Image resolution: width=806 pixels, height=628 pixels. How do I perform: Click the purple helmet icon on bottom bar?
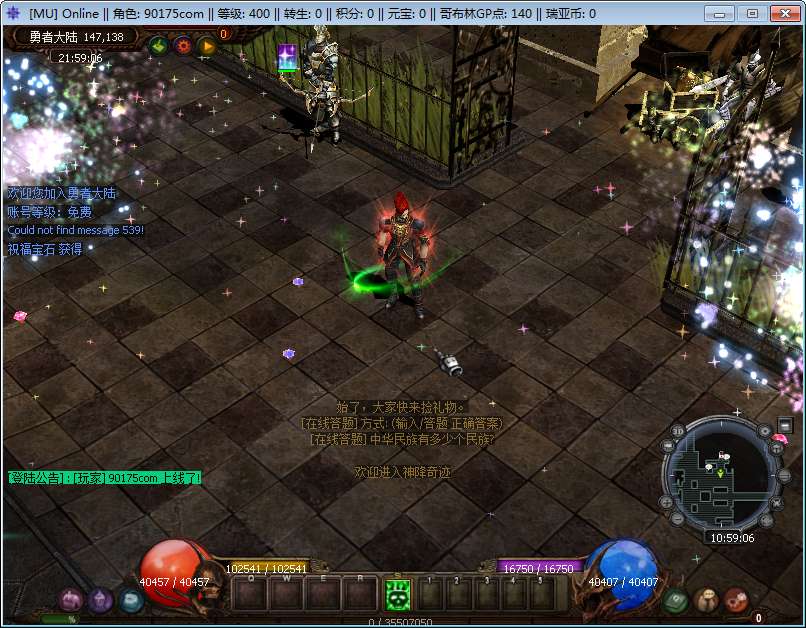click(x=100, y=600)
